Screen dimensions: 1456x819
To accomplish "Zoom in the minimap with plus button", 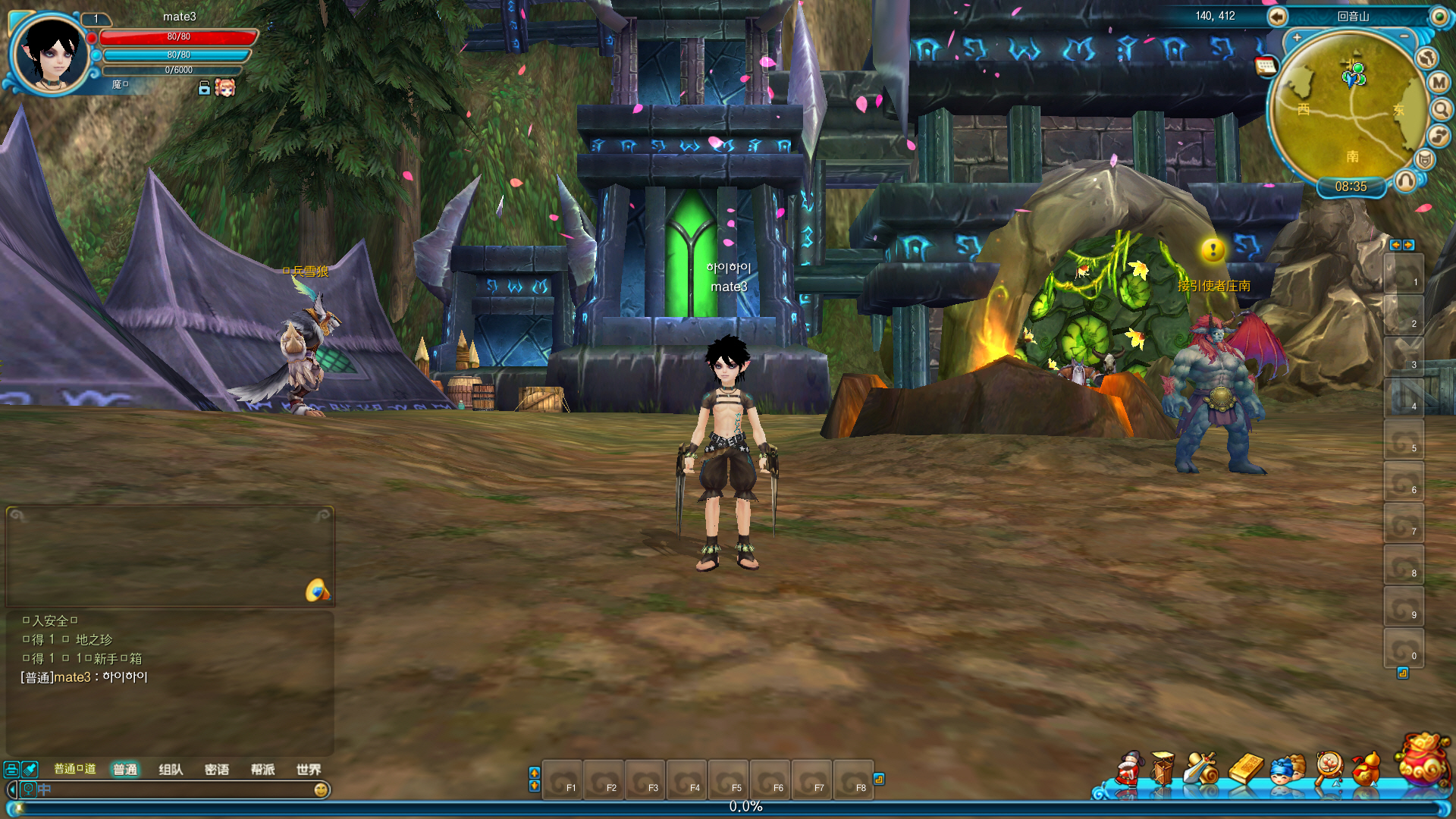I will coord(1298,37).
